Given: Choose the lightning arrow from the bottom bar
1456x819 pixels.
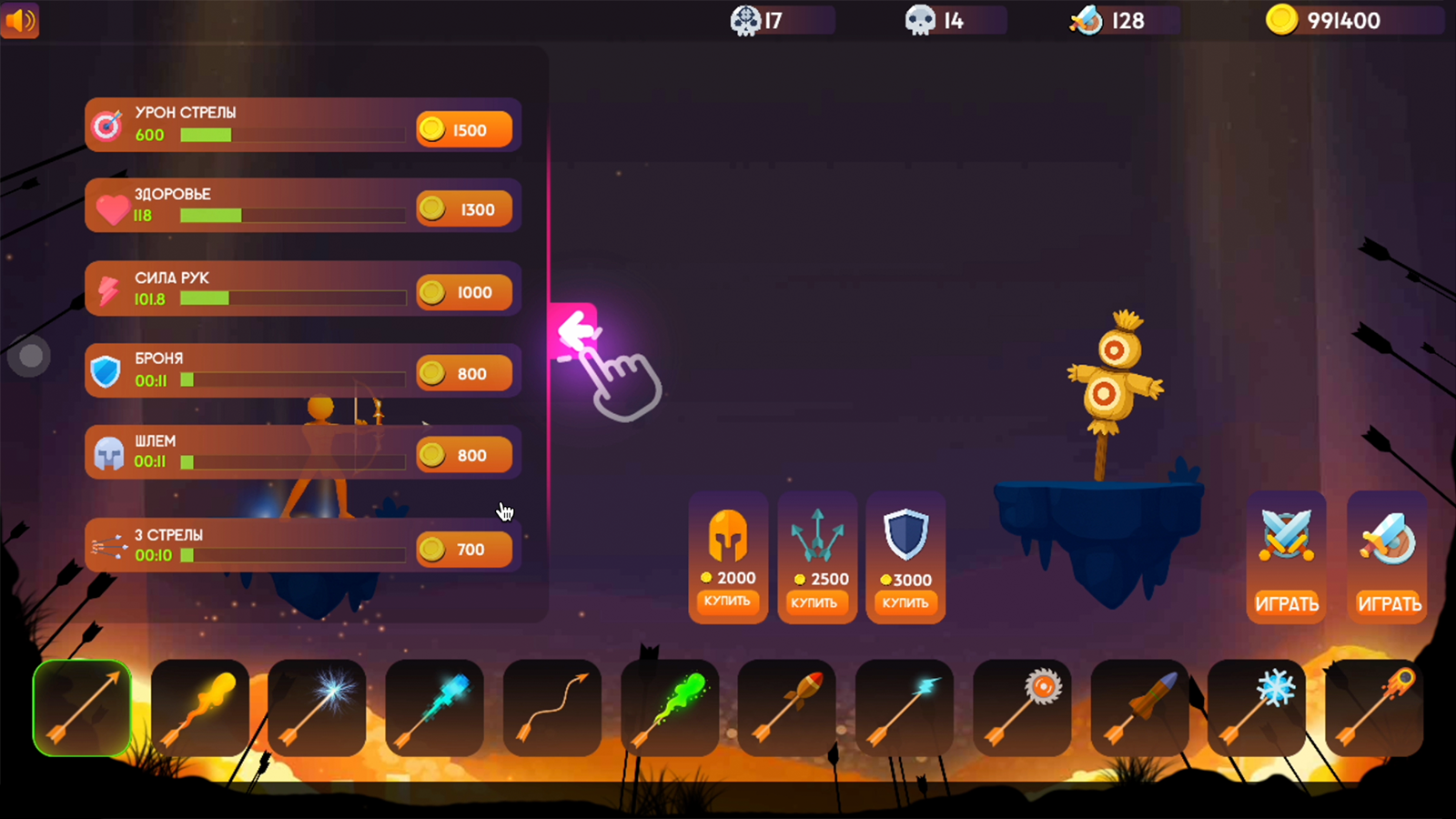Looking at the screenshot, I should 904,708.
